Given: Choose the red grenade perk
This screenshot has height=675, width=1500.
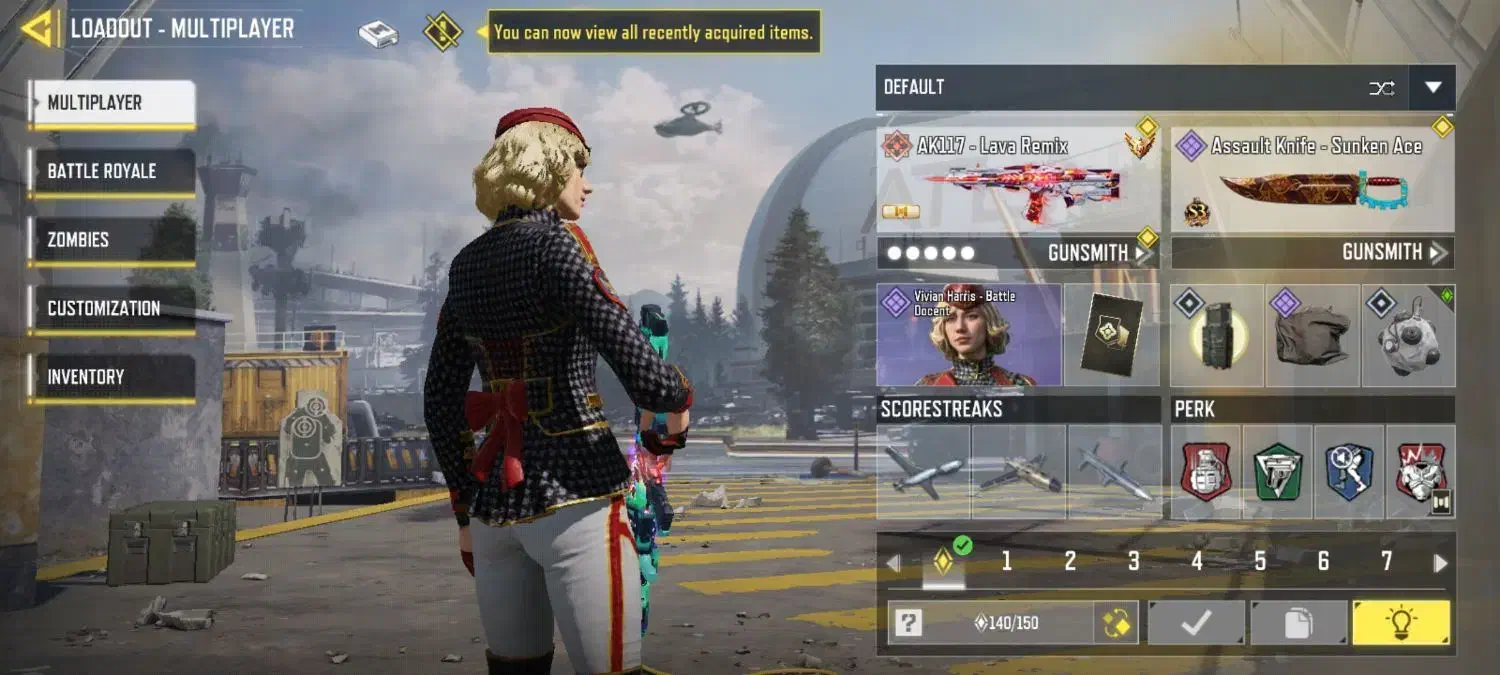Looking at the screenshot, I should (x=1206, y=472).
